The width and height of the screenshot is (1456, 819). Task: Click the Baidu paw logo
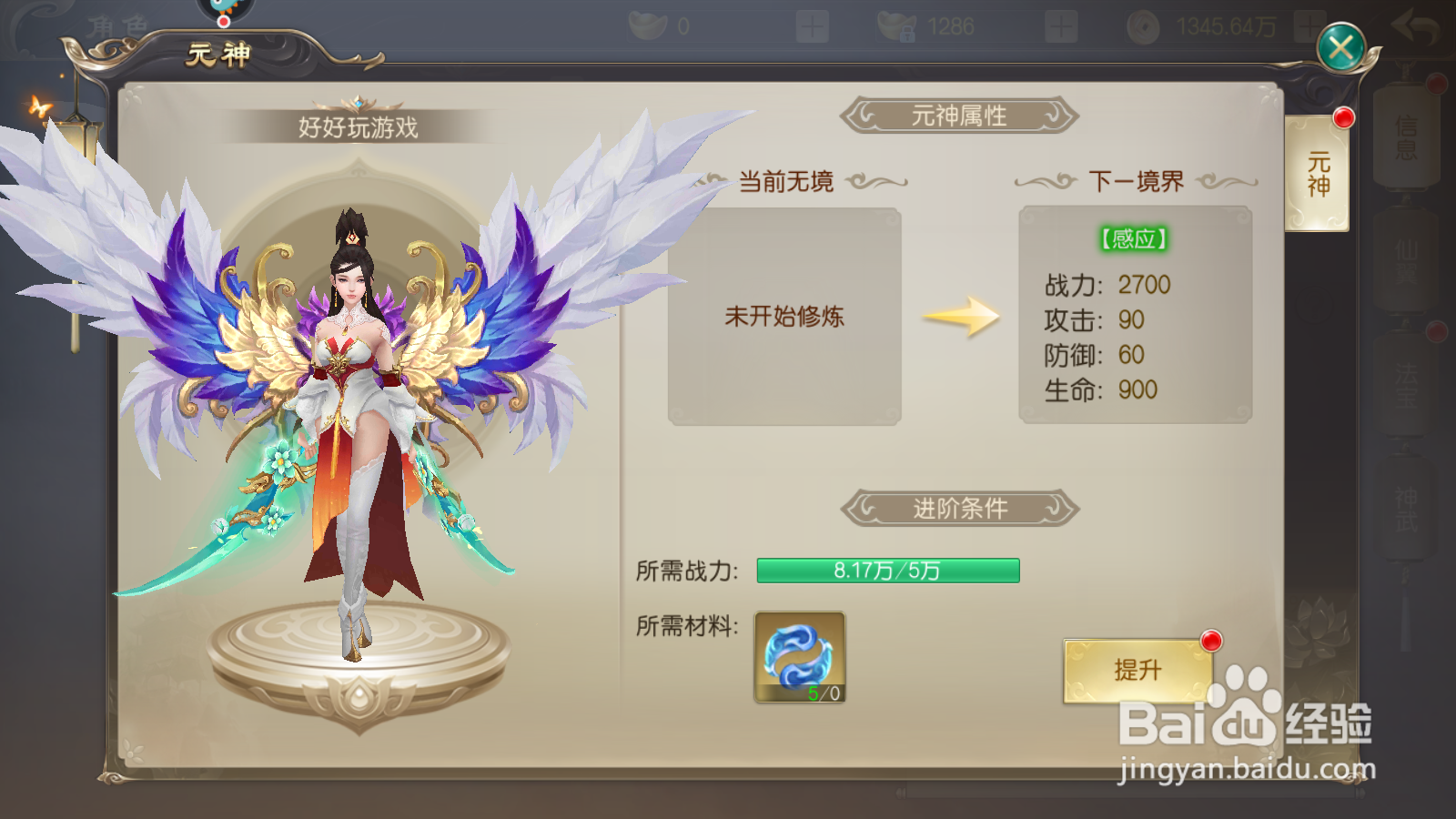[1246, 720]
